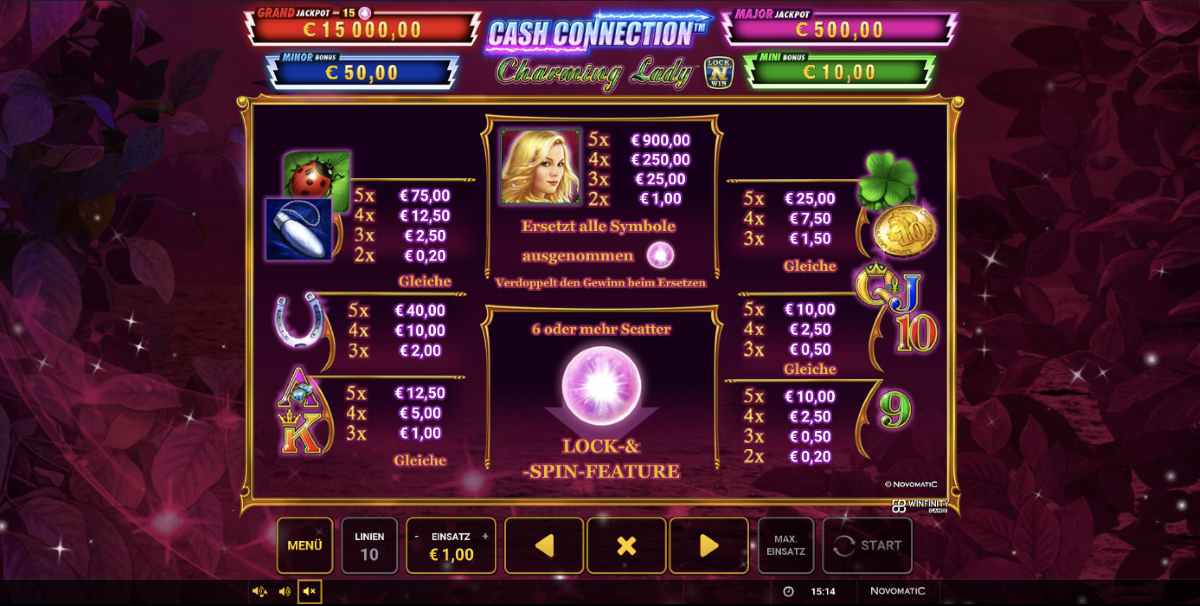Click the Max. Einsatz button
Viewport: 1200px width, 606px height.
786,545
